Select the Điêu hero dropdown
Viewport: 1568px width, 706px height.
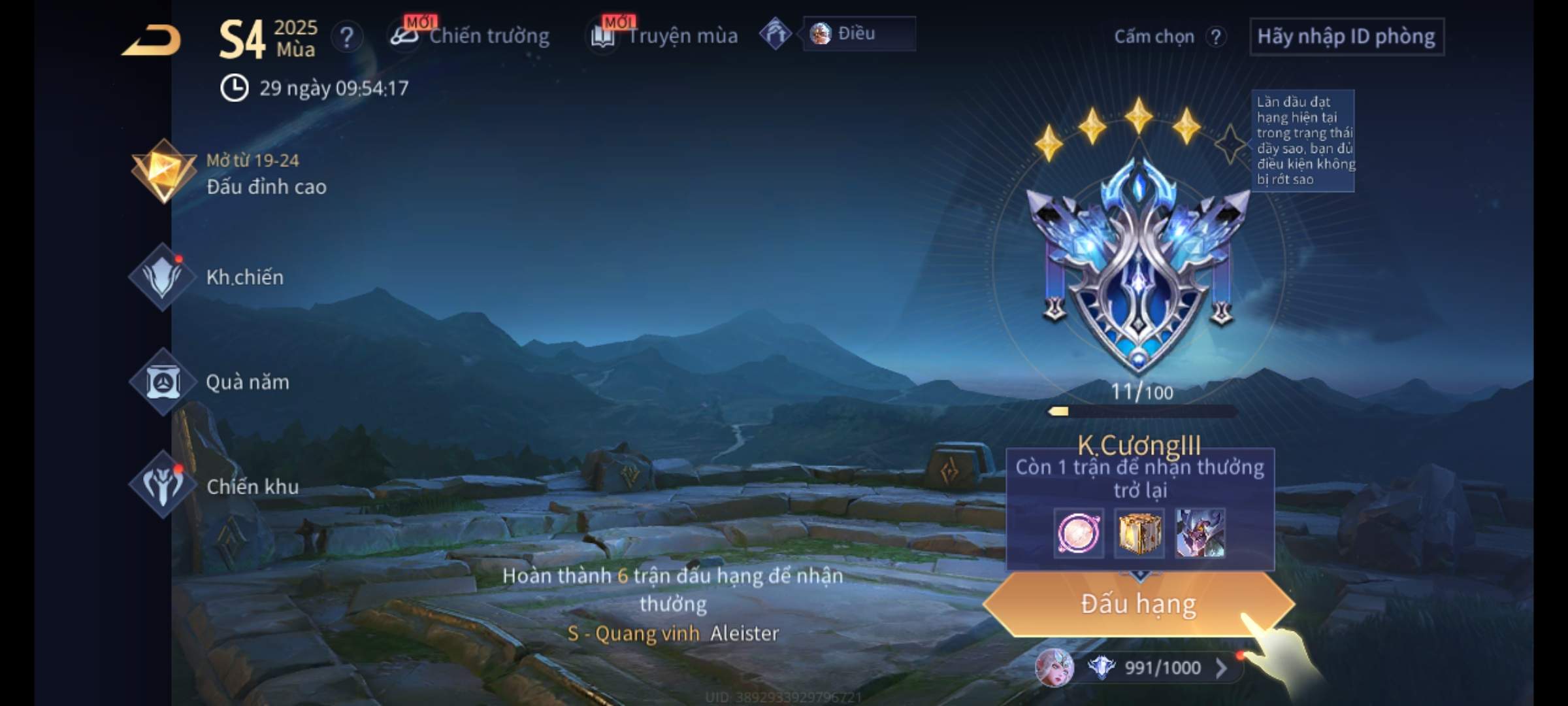pos(858,34)
